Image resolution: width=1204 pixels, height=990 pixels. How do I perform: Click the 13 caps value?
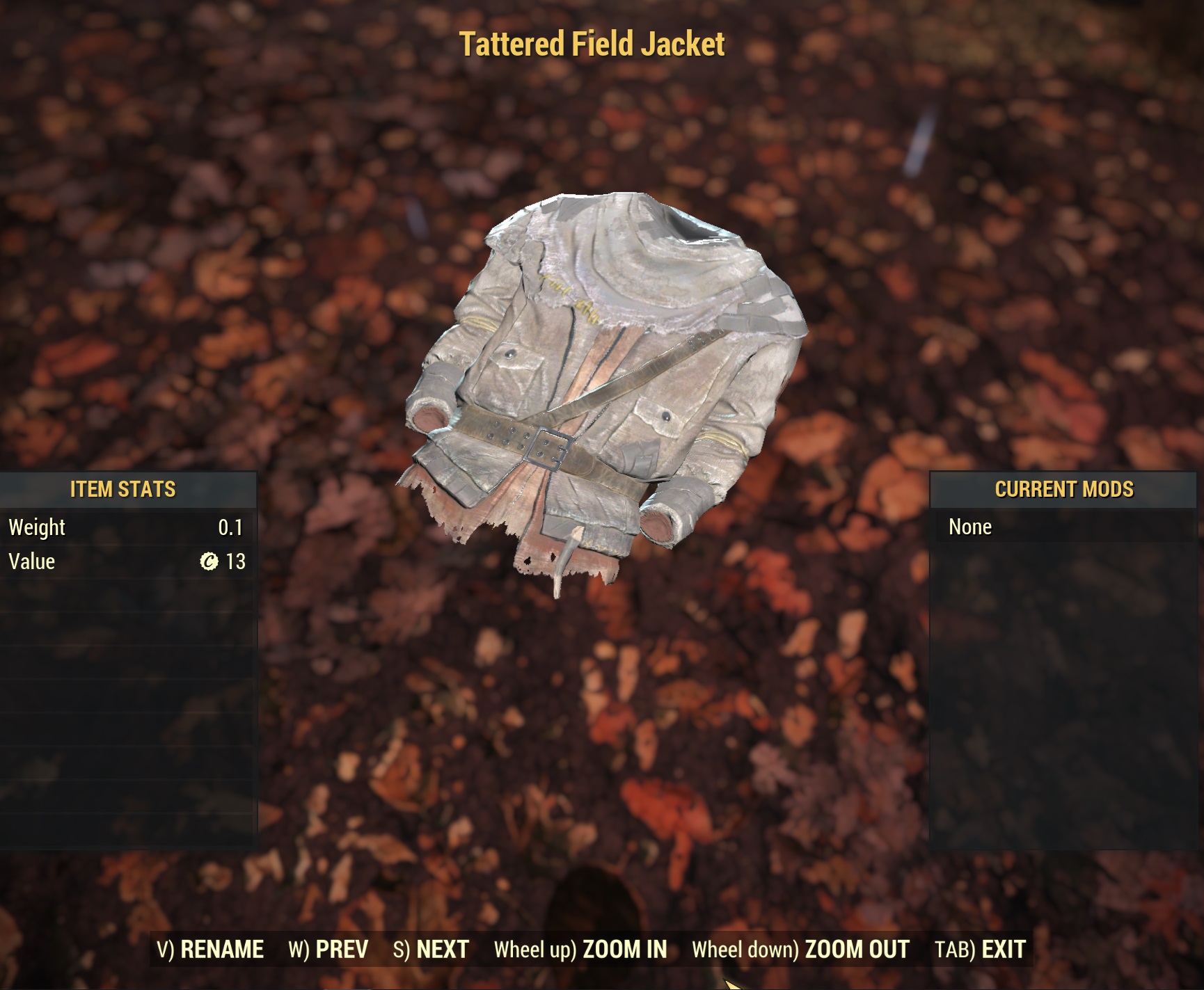click(x=235, y=561)
